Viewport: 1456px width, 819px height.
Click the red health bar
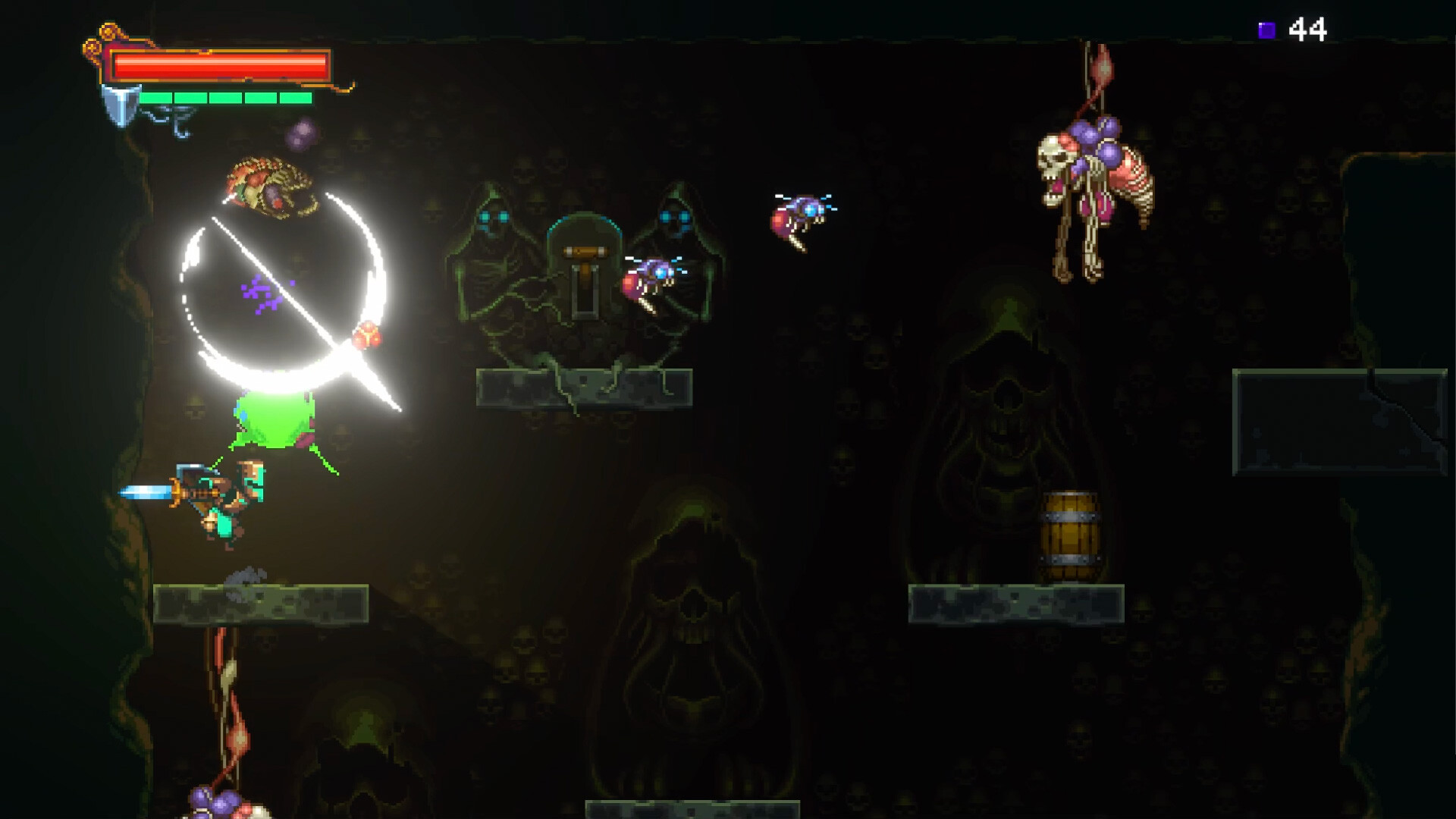coord(220,67)
